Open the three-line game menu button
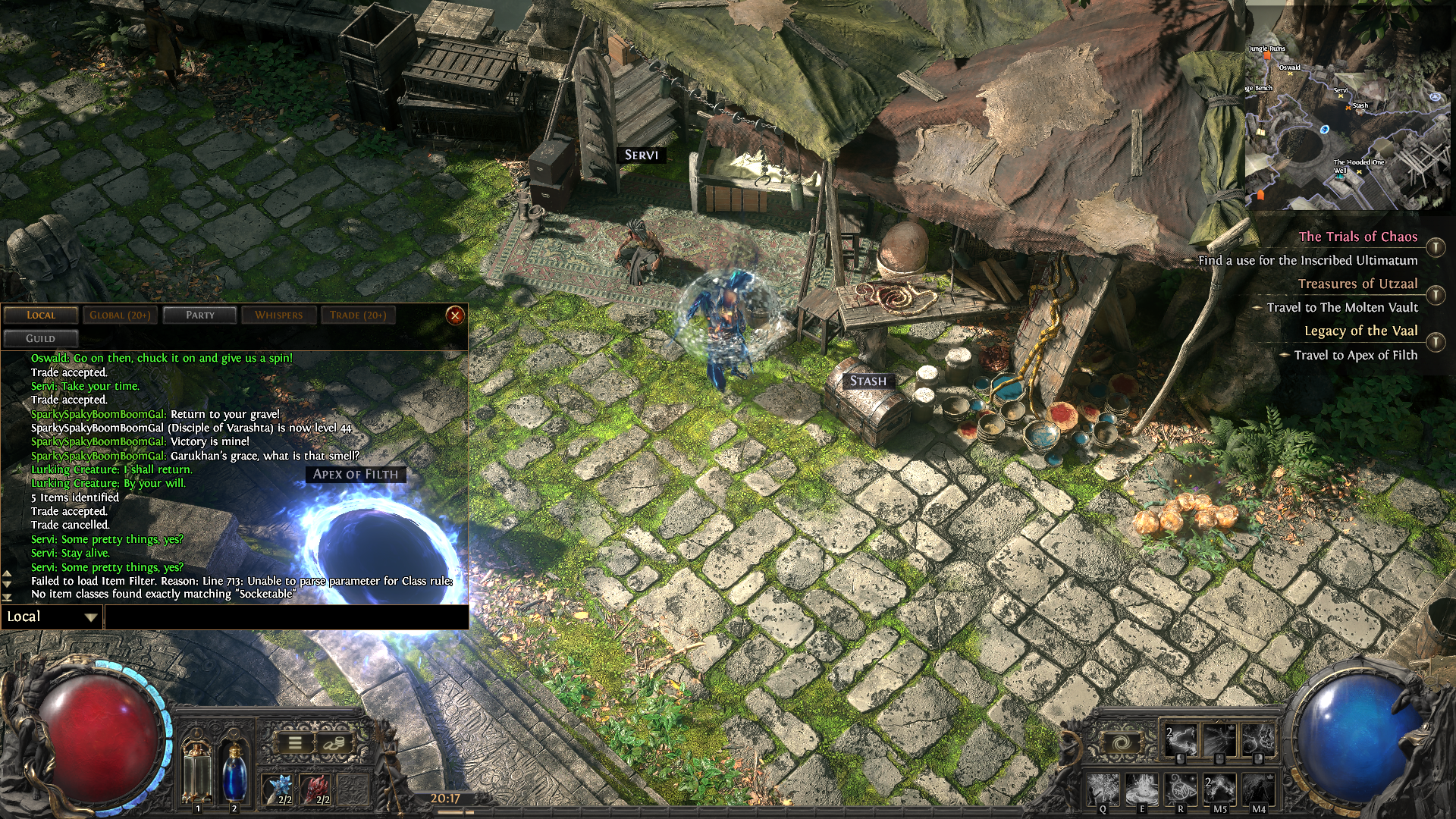The height and width of the screenshot is (819, 1456). (295, 744)
